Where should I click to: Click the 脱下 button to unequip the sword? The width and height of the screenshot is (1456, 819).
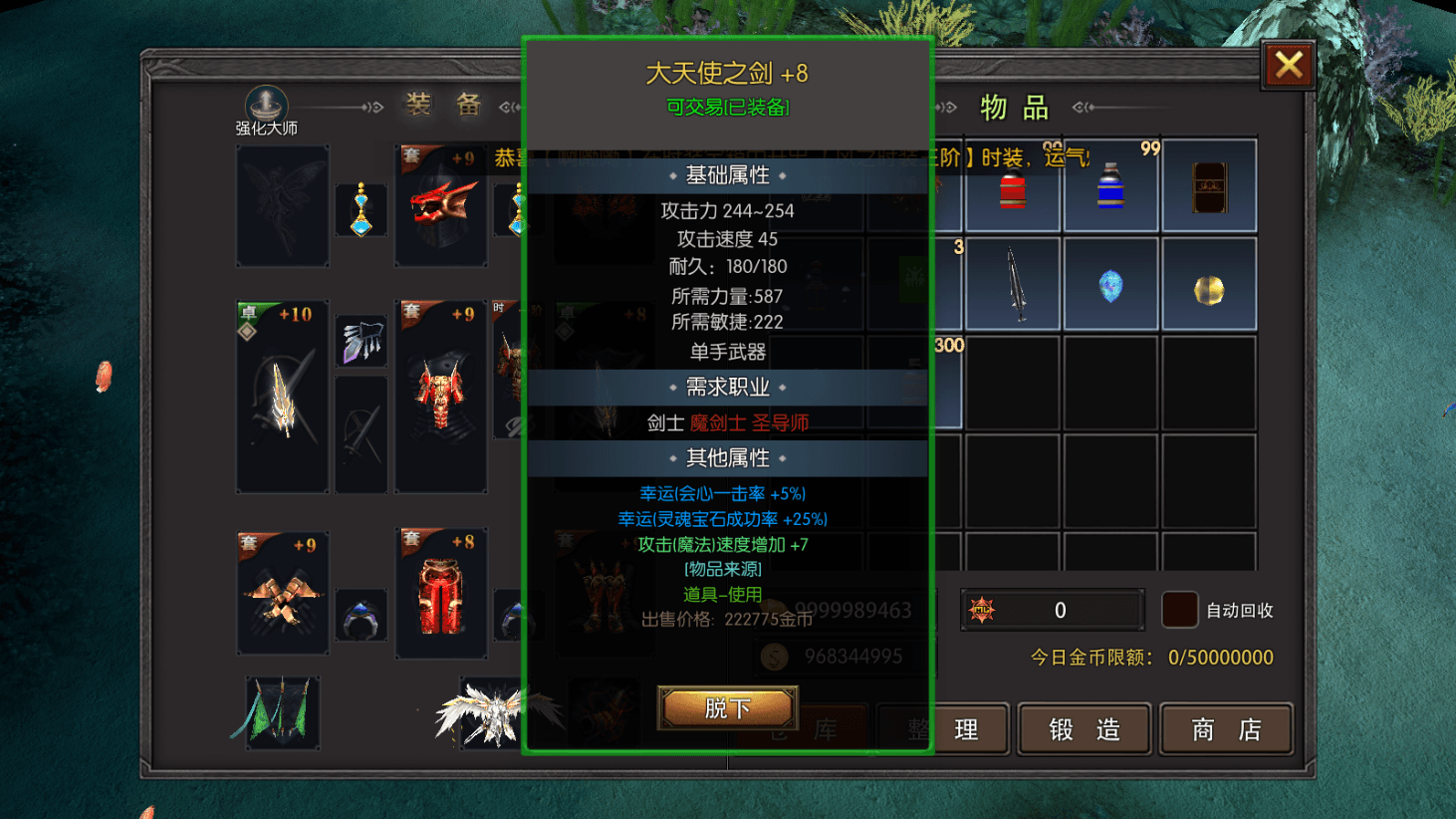726,707
